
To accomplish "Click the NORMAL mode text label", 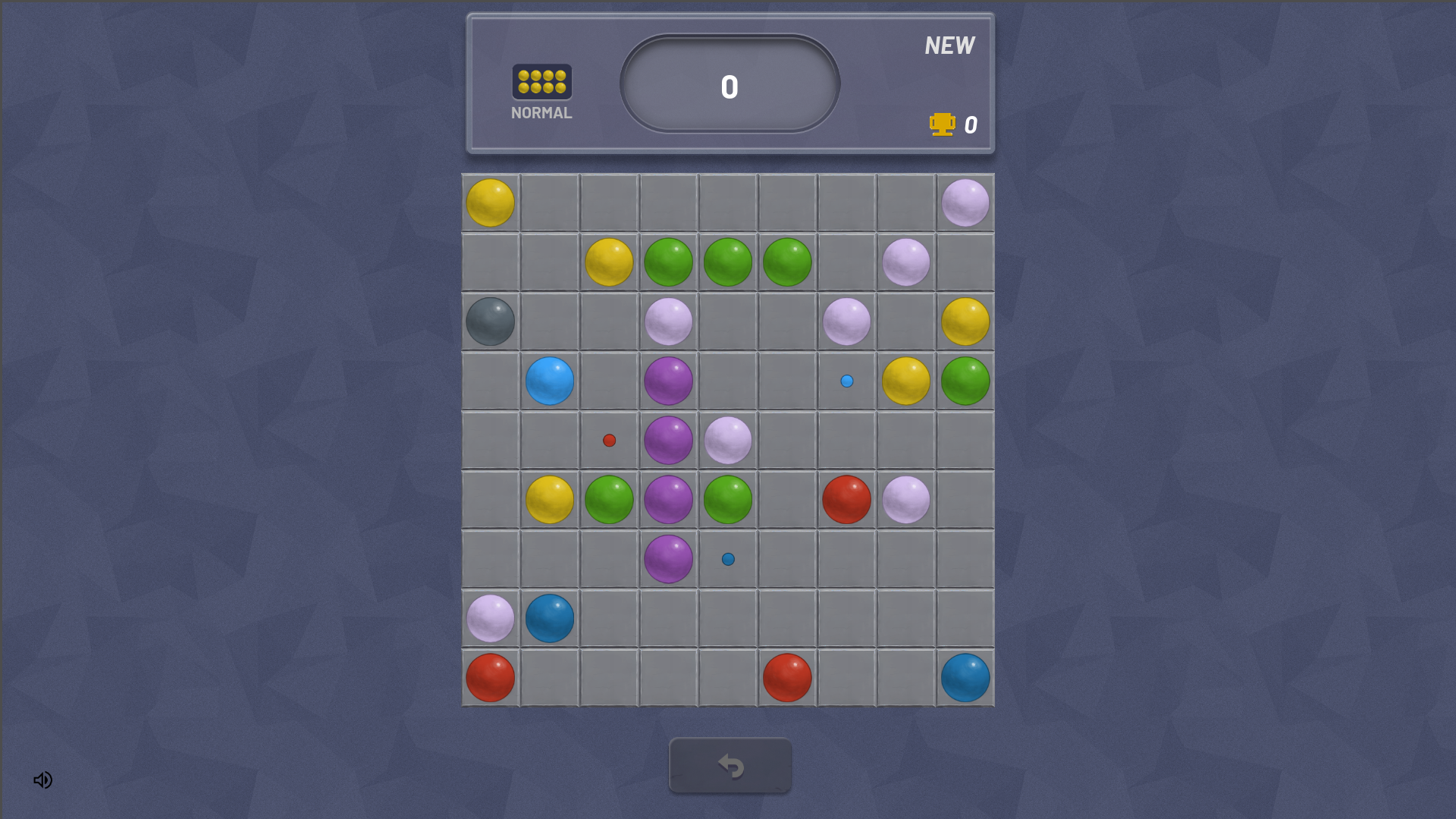I will tap(541, 112).
